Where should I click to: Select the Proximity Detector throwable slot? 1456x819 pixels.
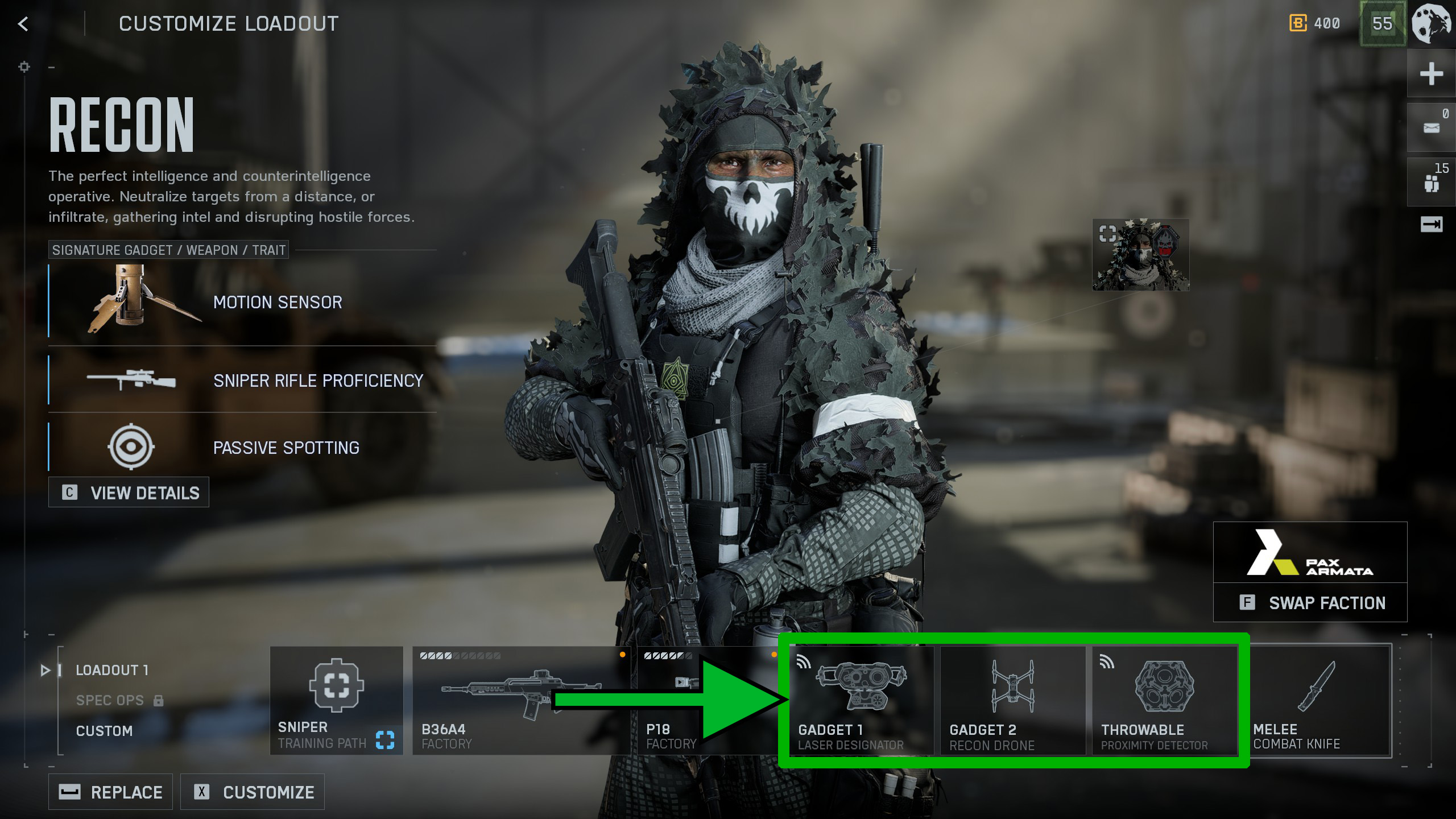1164,701
